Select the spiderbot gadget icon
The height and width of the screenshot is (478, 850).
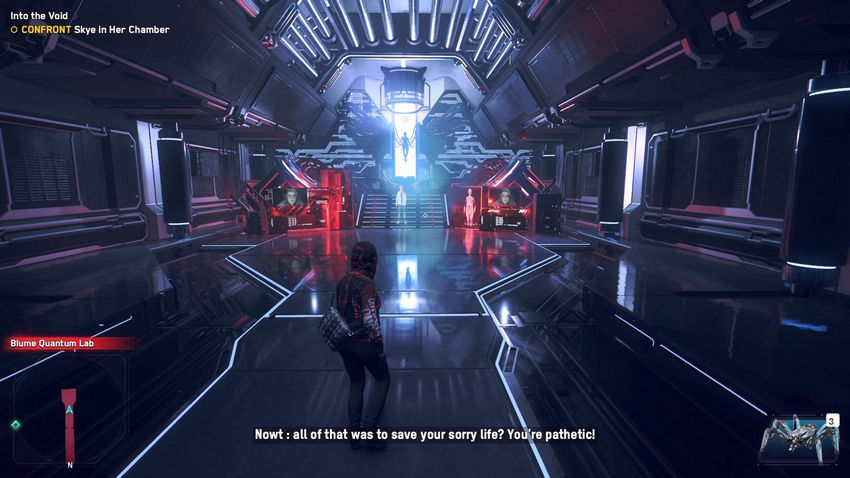pos(797,438)
